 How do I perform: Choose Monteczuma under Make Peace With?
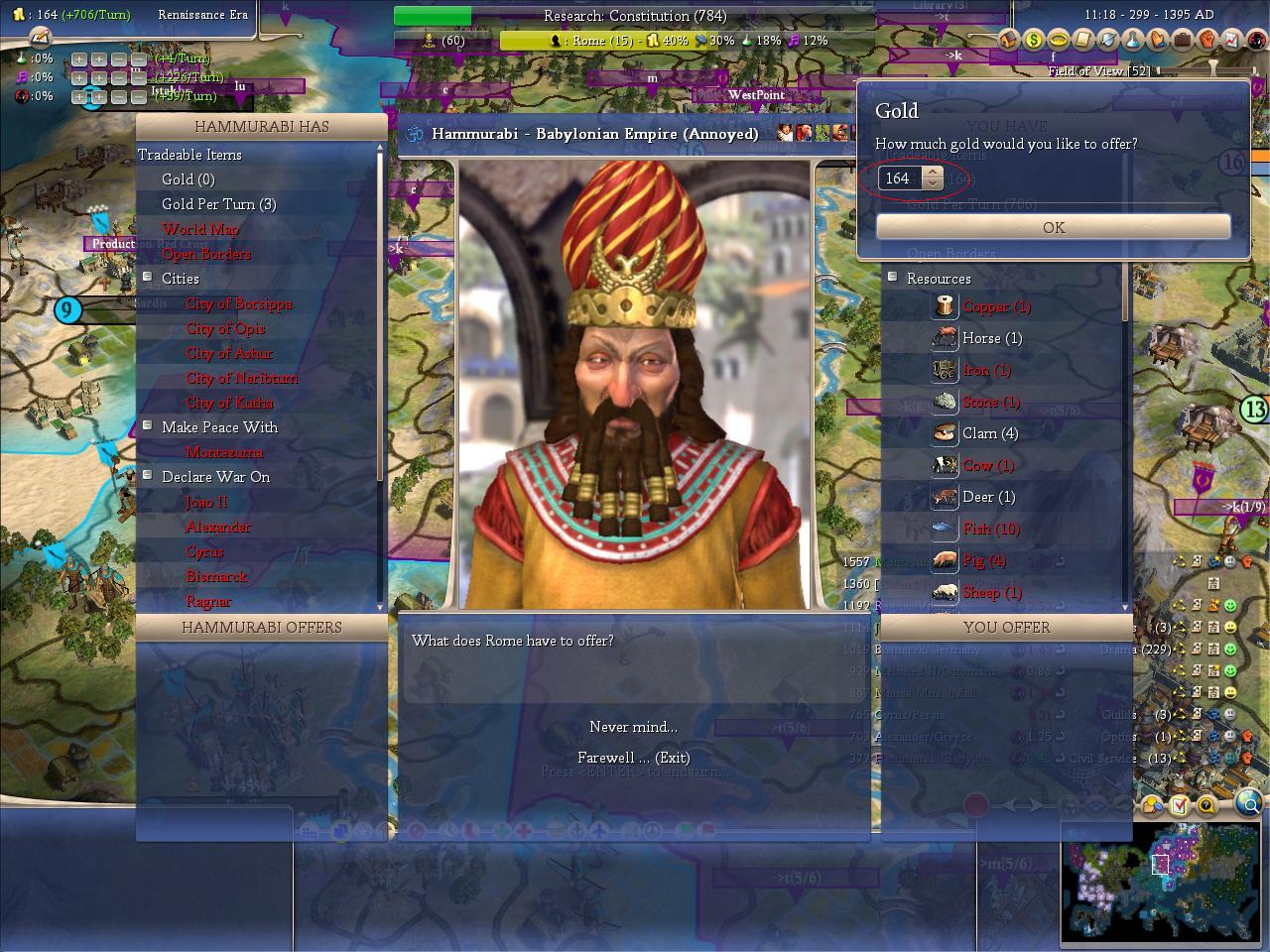224,452
